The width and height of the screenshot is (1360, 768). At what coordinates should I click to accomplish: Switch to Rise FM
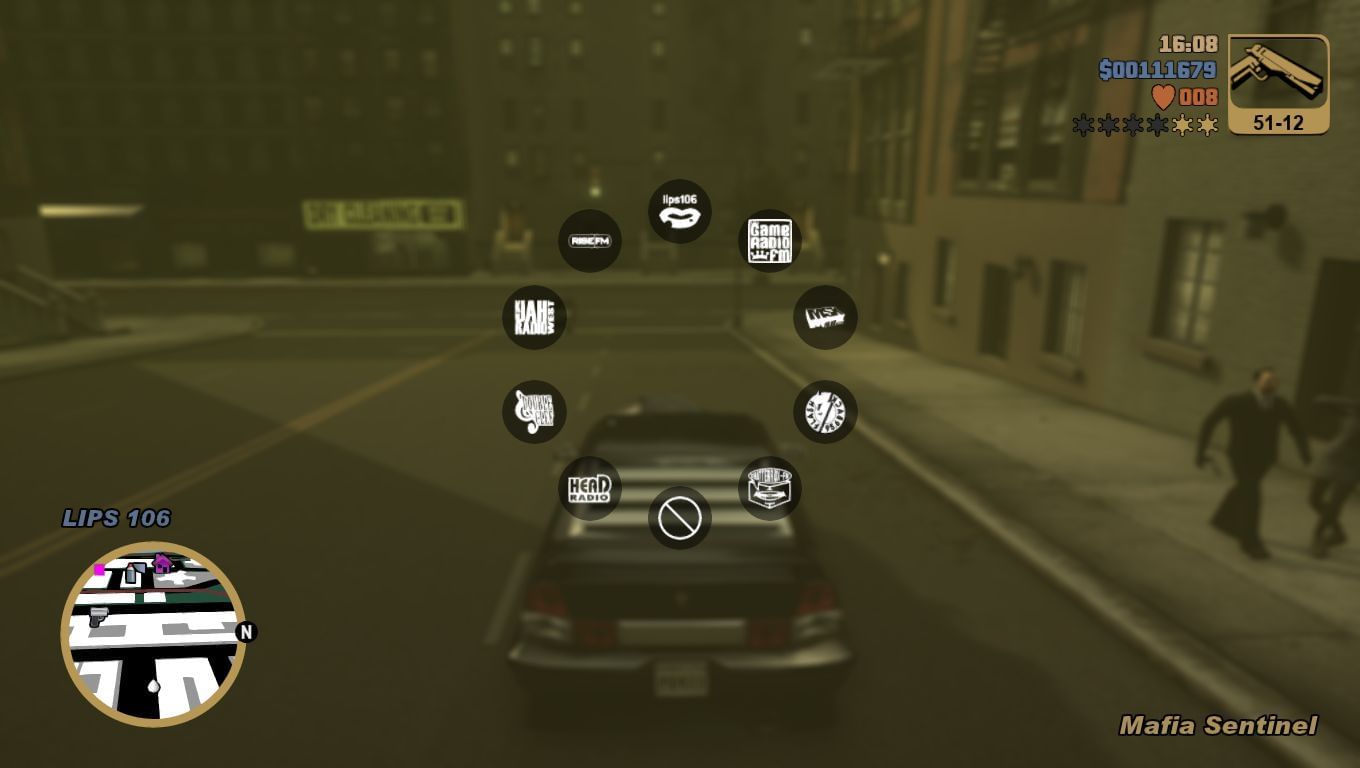[x=590, y=240]
